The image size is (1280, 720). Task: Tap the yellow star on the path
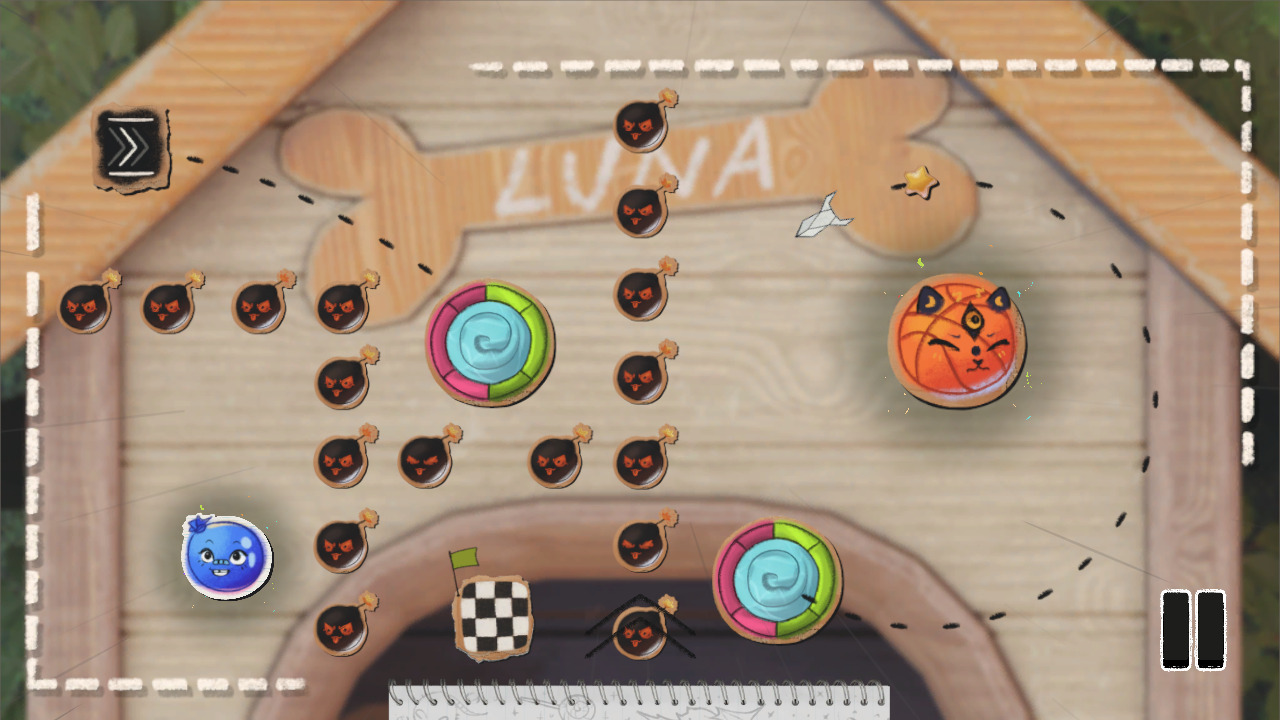[919, 182]
